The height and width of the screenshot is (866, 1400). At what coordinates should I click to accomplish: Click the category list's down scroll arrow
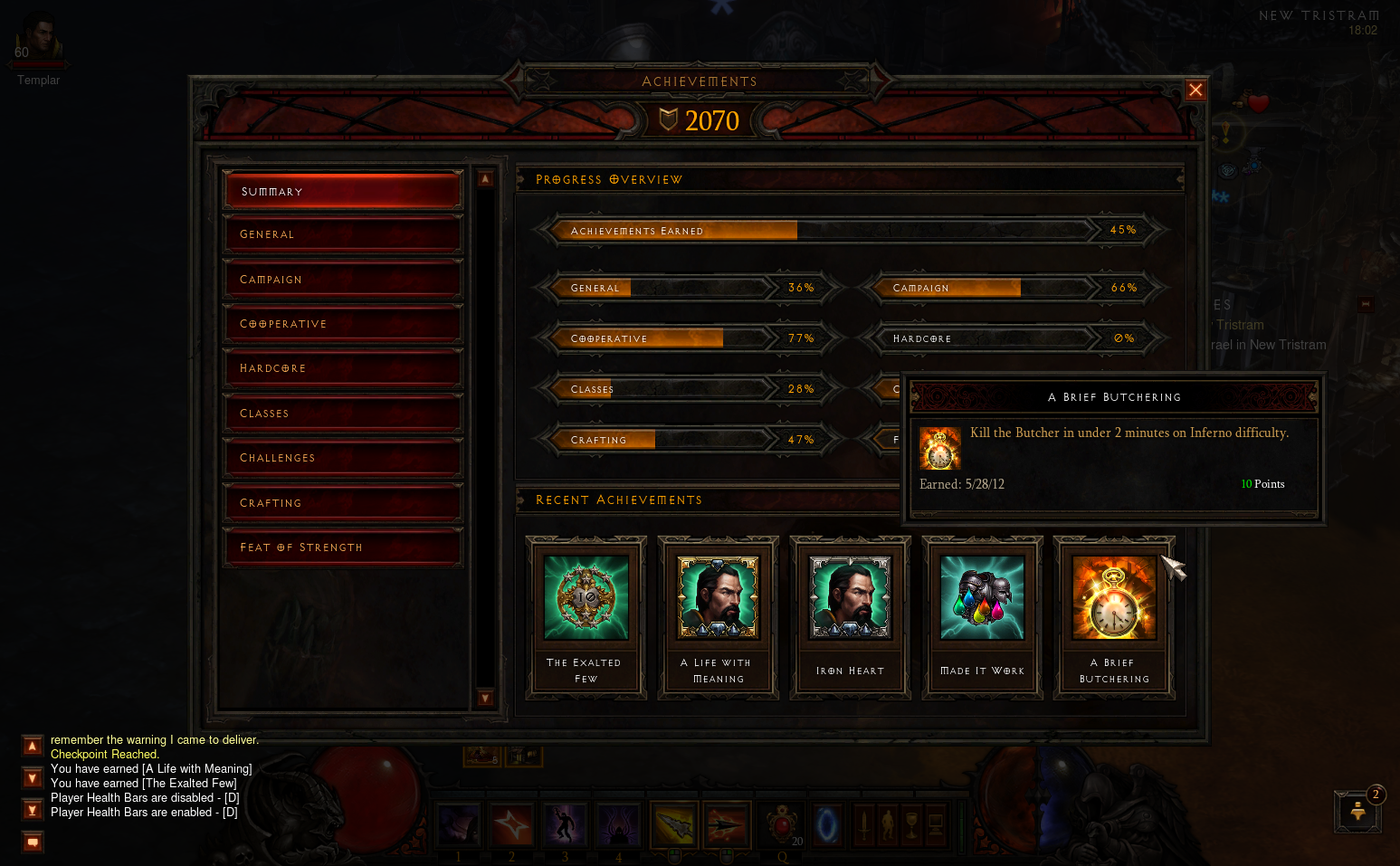coord(485,698)
